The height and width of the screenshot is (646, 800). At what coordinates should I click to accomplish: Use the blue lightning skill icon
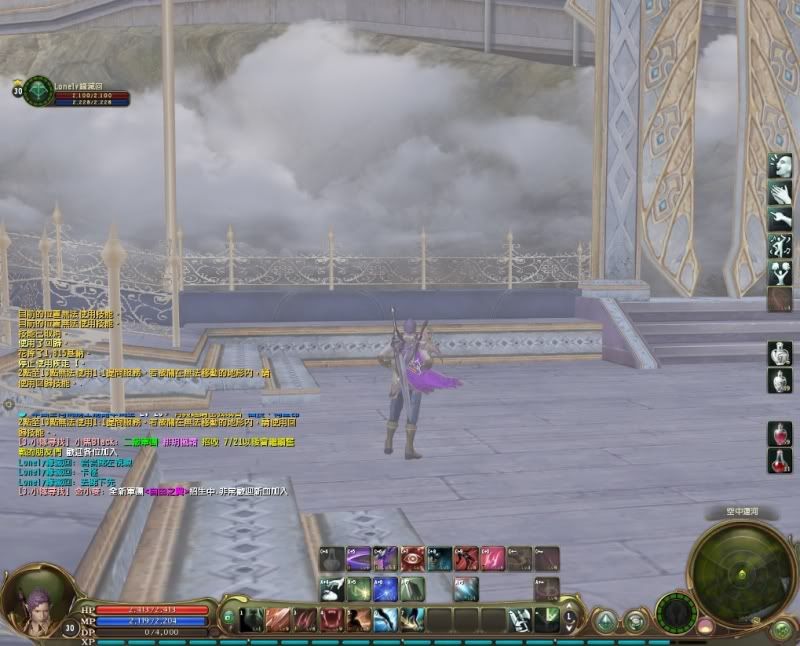(x=385, y=589)
